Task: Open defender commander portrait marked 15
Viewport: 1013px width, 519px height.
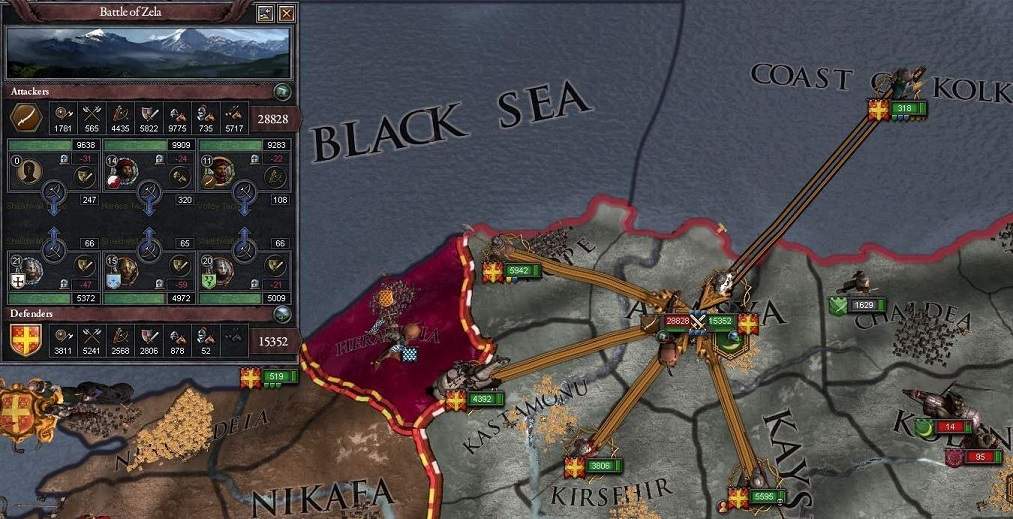Action: [124, 268]
